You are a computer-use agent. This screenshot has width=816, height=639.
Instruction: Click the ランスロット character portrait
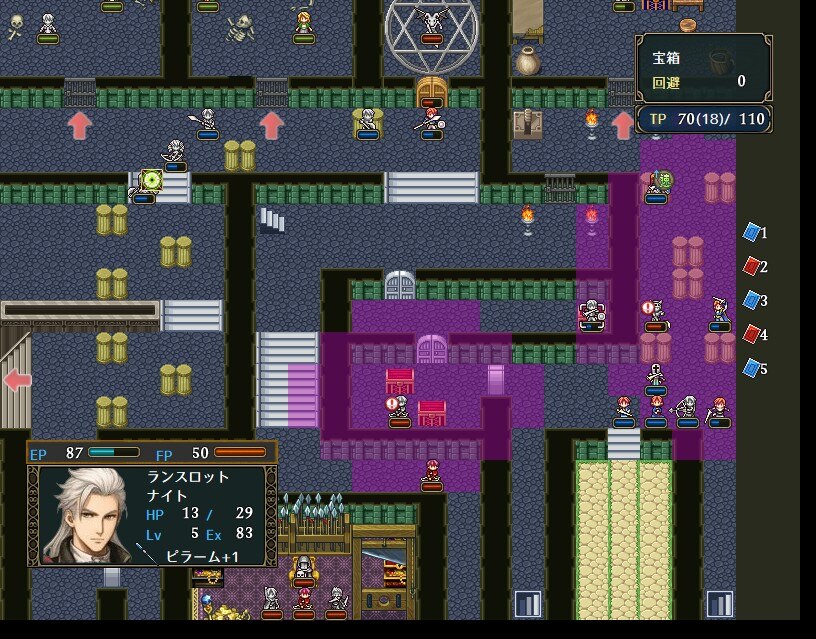86,514
